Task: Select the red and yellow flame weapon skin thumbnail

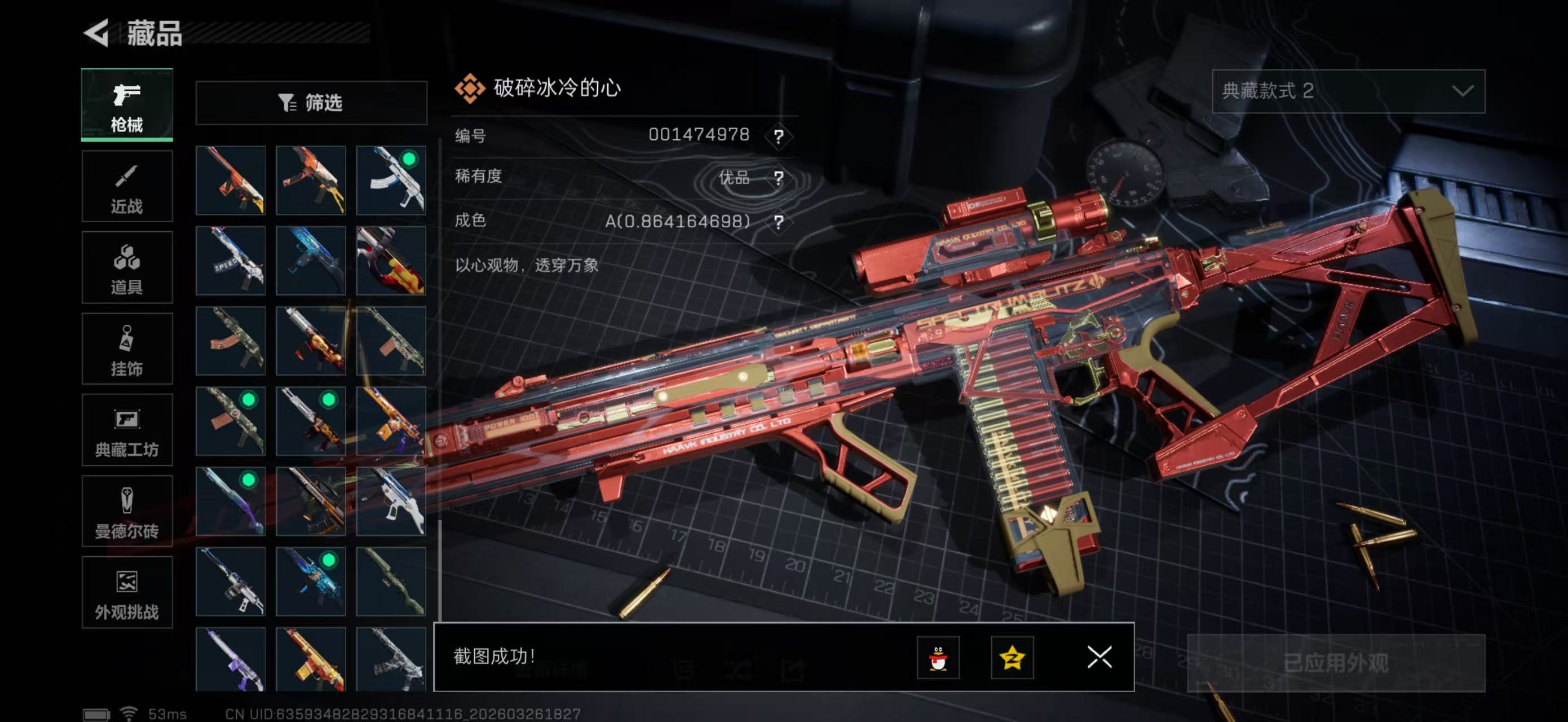Action: click(391, 261)
